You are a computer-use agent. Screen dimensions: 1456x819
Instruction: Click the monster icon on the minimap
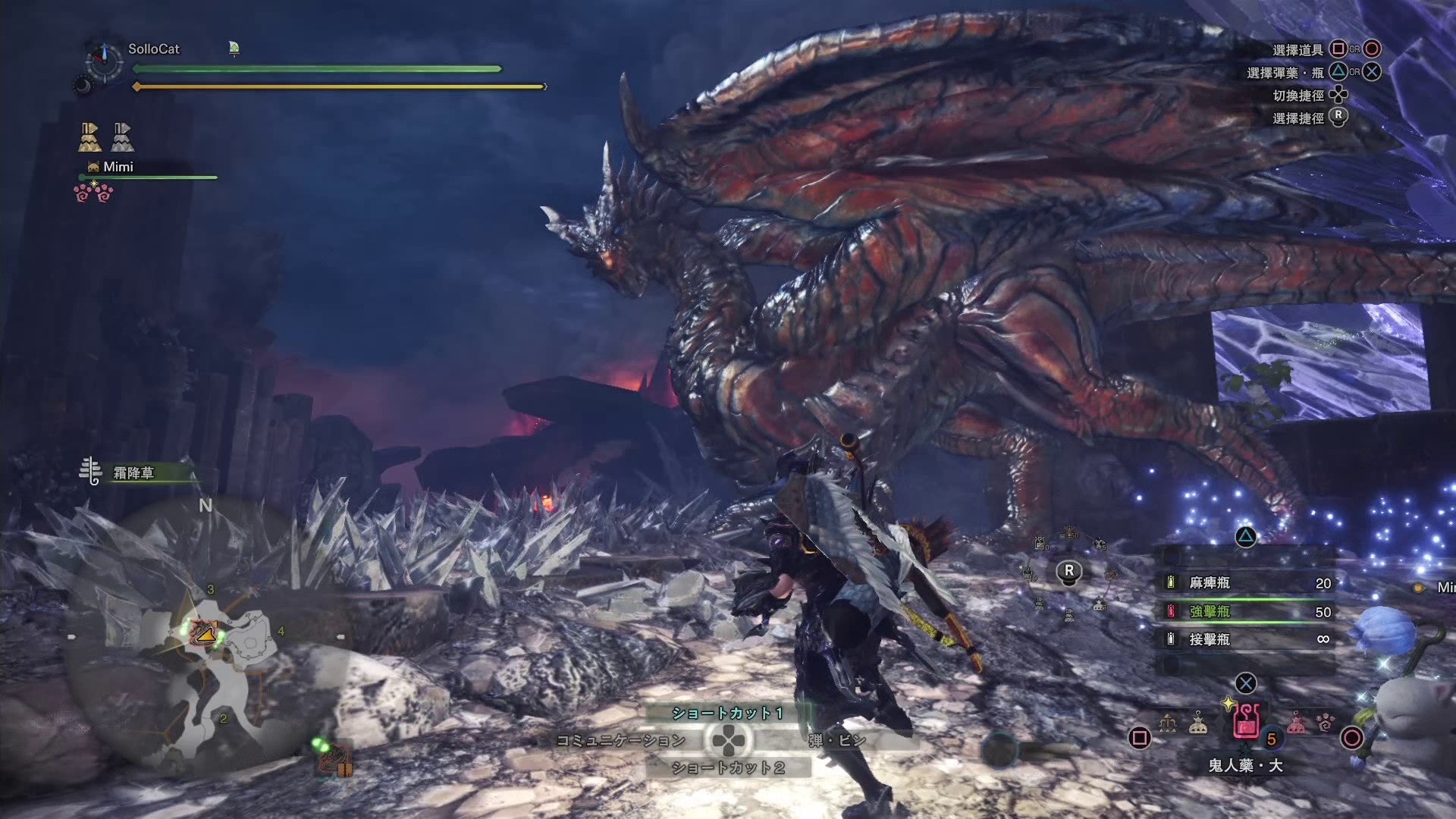click(x=204, y=631)
